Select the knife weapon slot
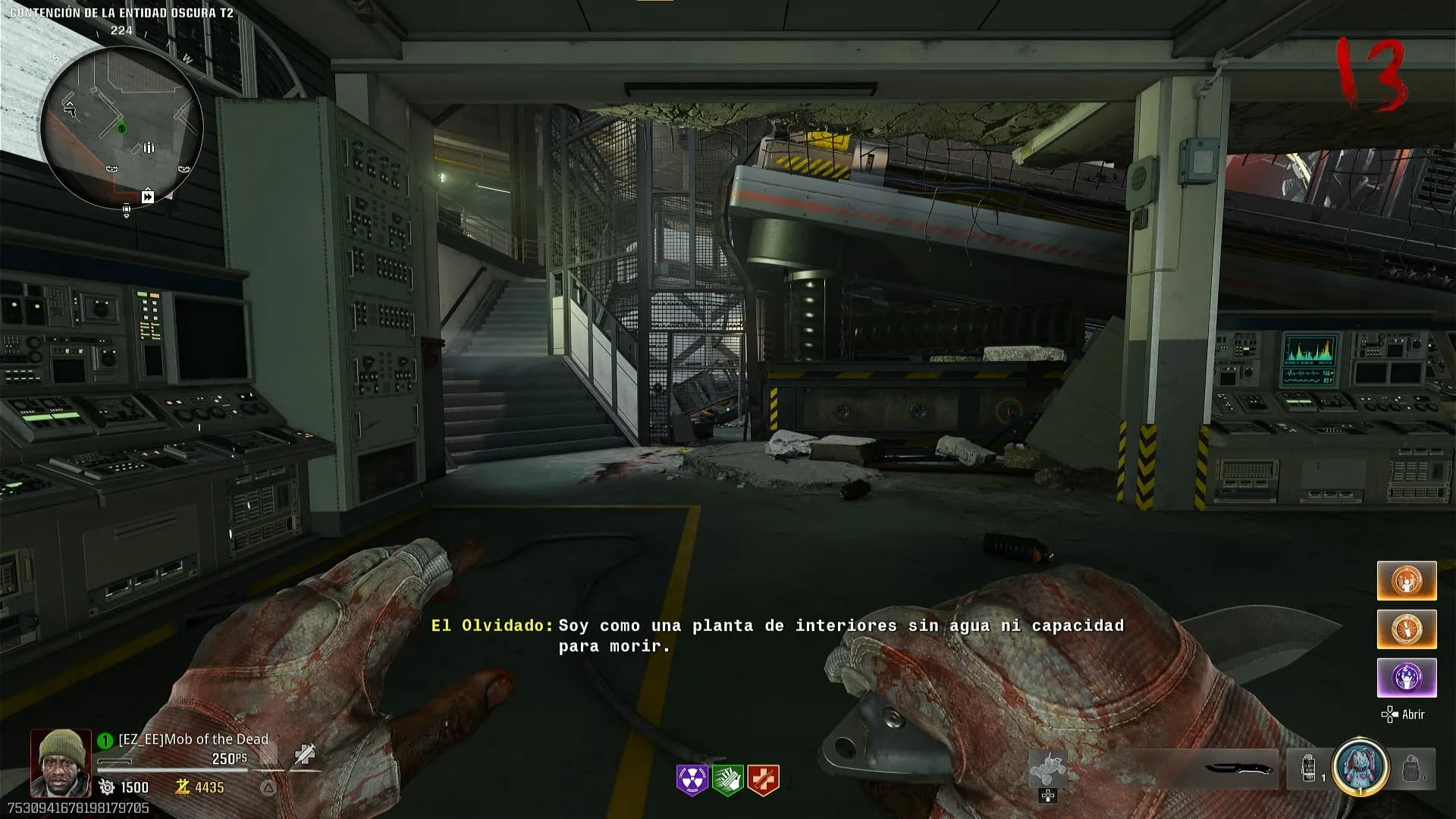 1238,769
